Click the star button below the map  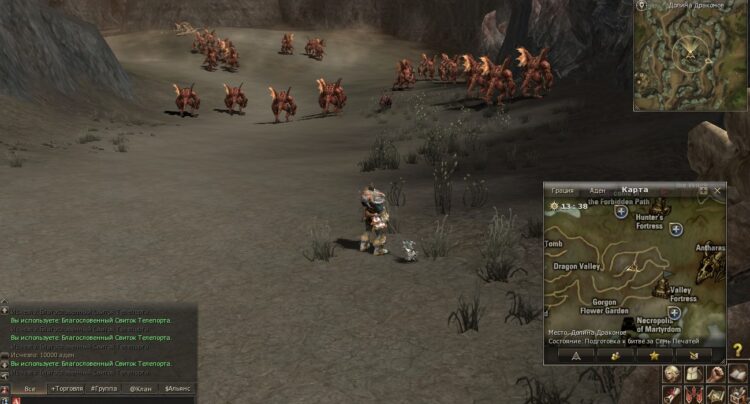[654, 354]
